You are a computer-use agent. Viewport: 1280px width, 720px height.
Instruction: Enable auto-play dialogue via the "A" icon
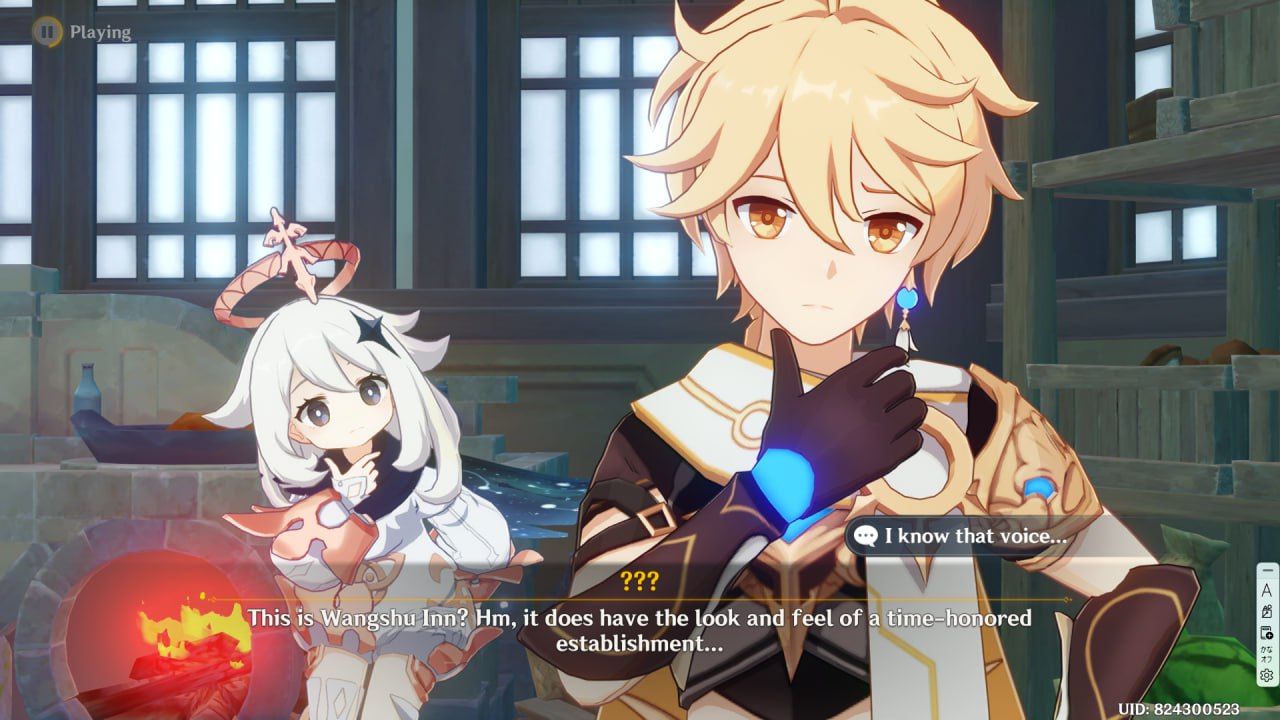tap(1267, 590)
